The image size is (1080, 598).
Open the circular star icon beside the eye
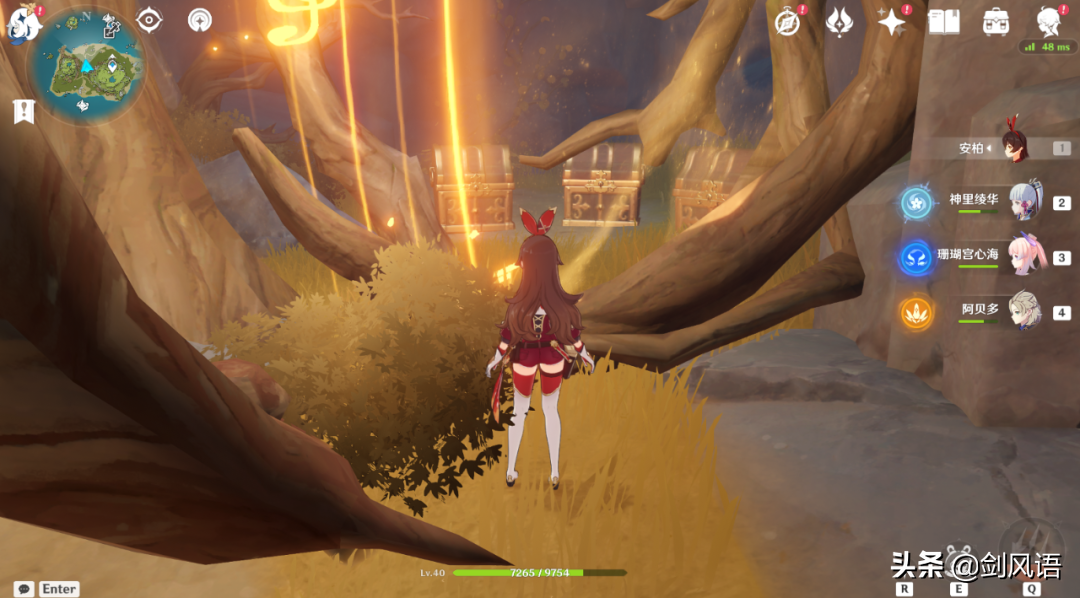point(200,20)
